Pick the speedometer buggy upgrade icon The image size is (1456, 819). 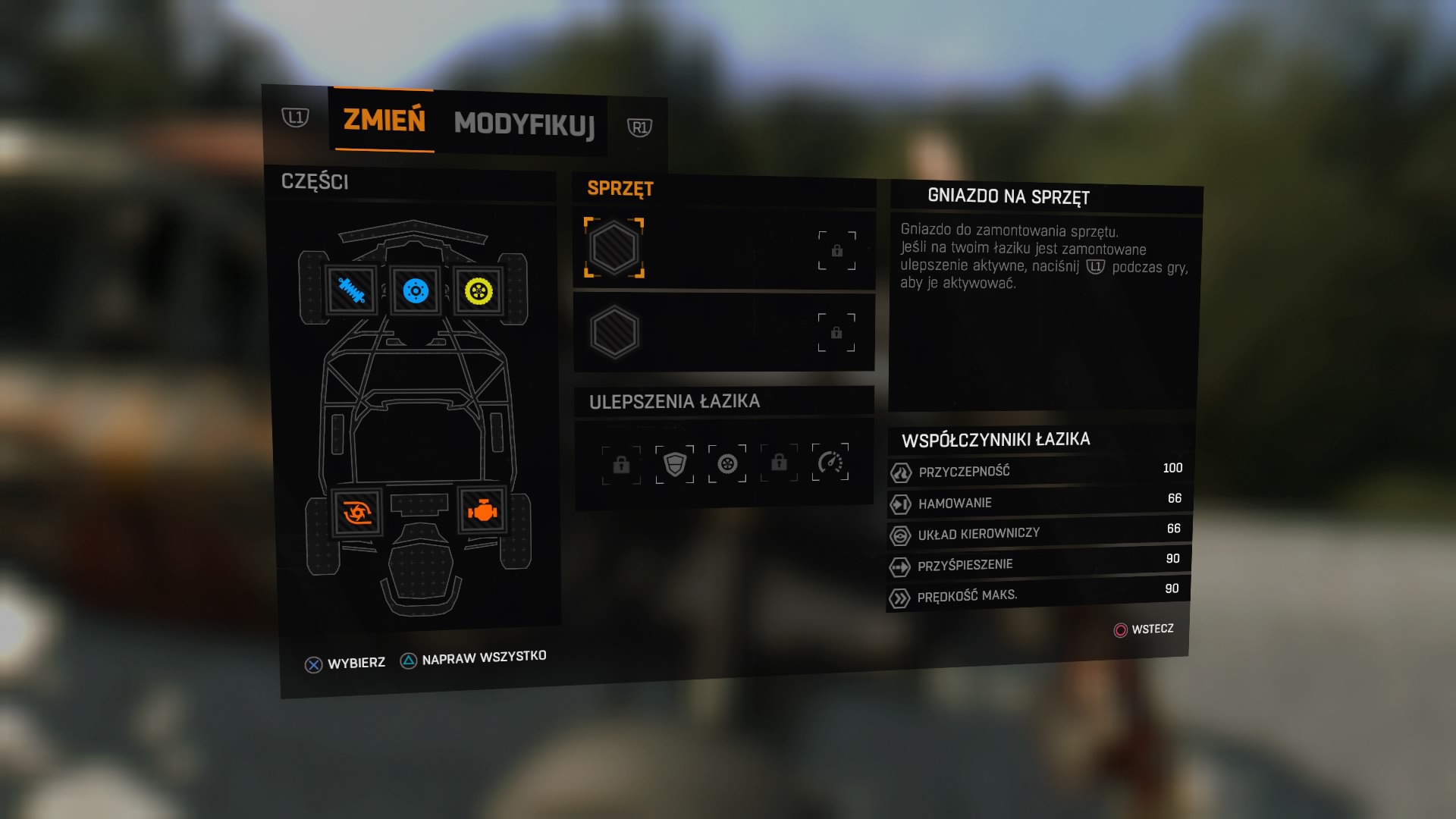[x=830, y=462]
